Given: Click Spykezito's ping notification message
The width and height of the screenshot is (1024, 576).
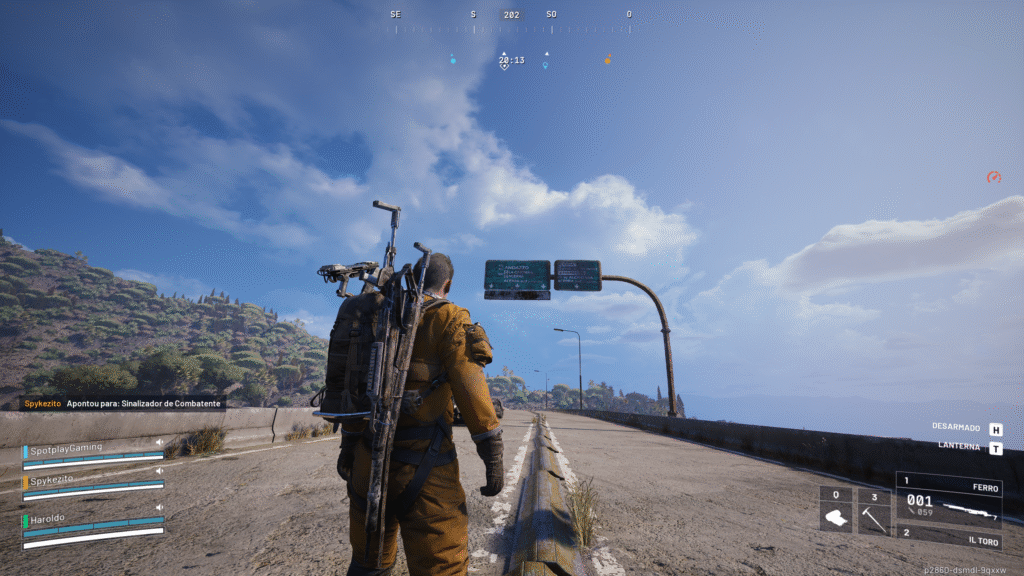Looking at the screenshot, I should pyautogui.click(x=124, y=404).
